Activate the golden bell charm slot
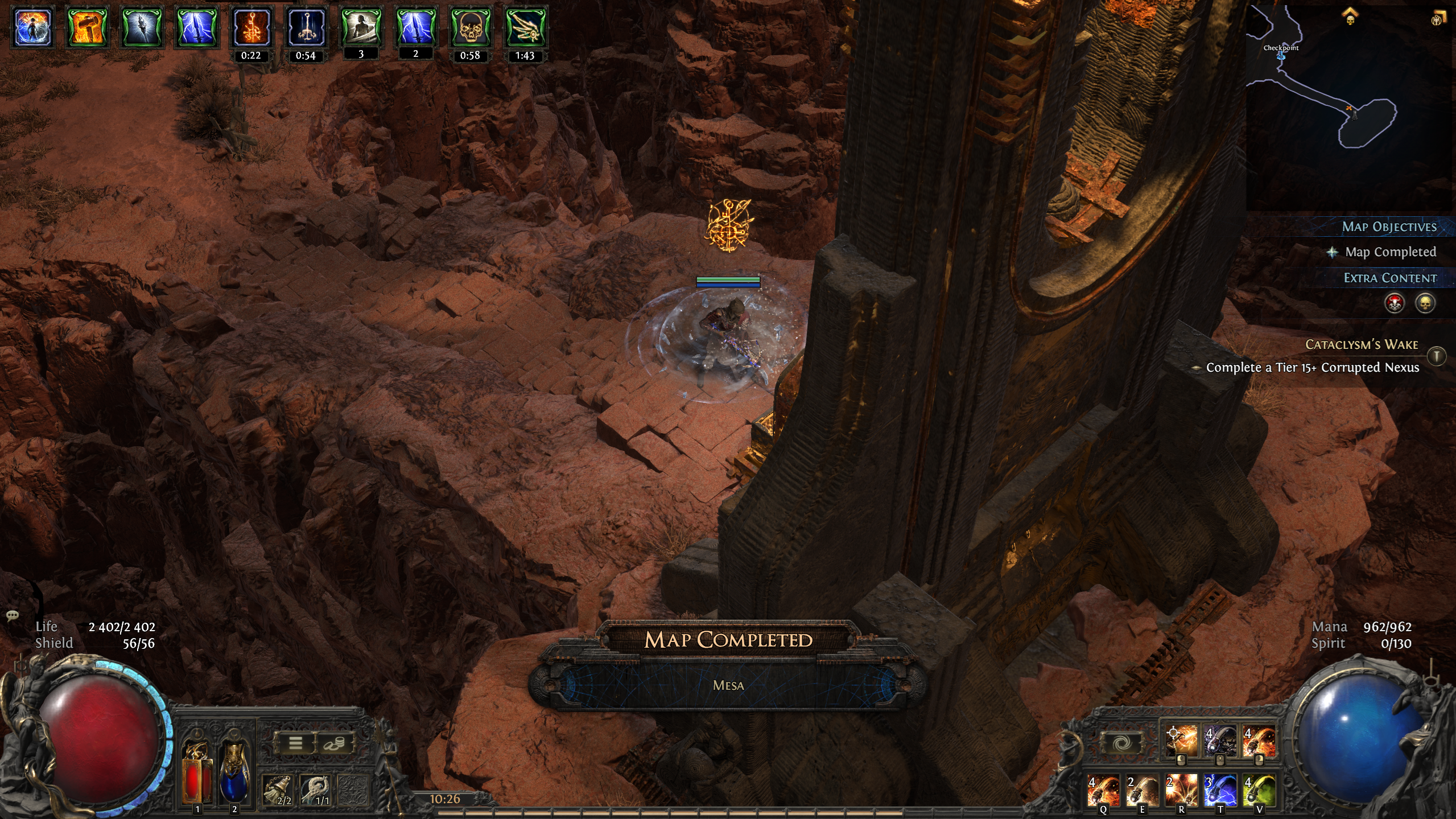Image resolution: width=1456 pixels, height=819 pixels. (x=278, y=791)
